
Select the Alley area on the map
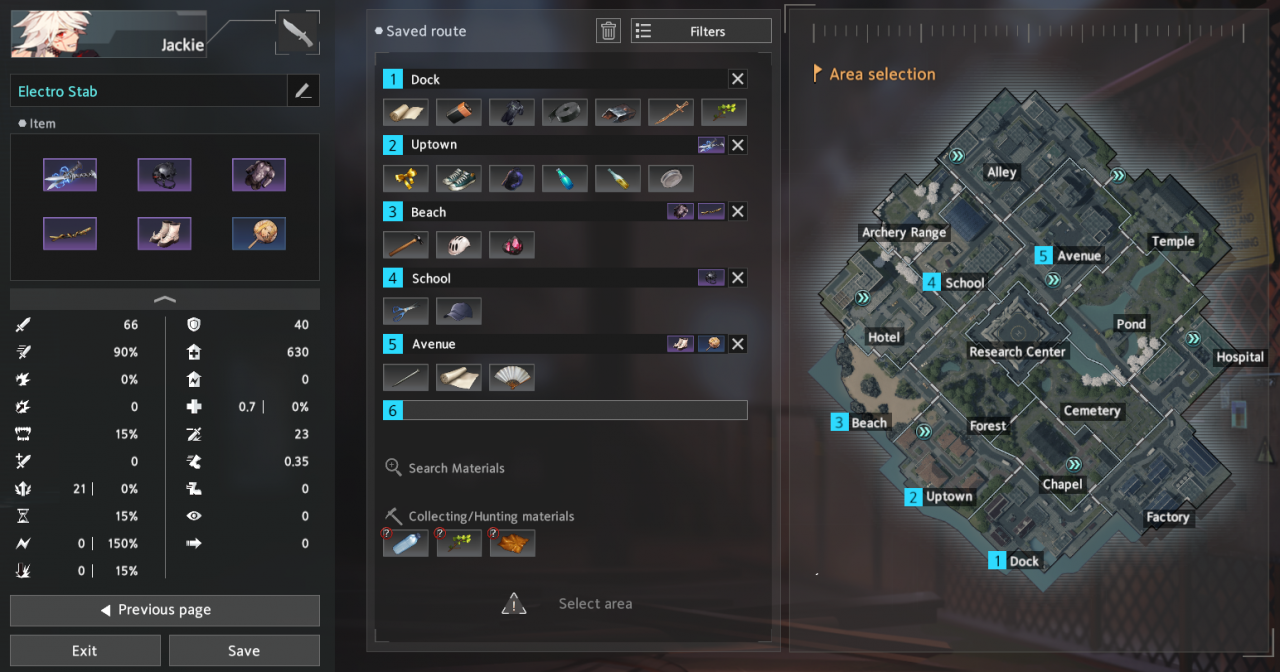pyautogui.click(x=1001, y=172)
